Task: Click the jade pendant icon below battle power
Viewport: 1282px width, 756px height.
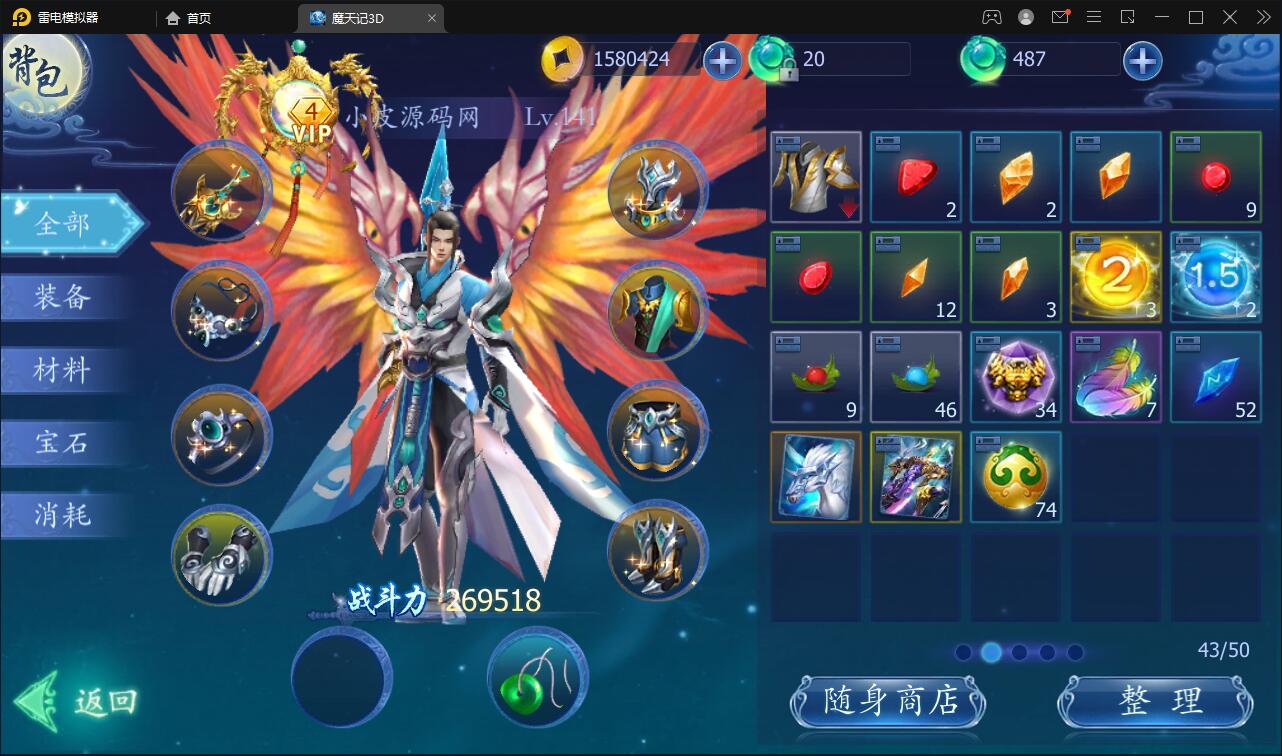Action: pos(537,677)
